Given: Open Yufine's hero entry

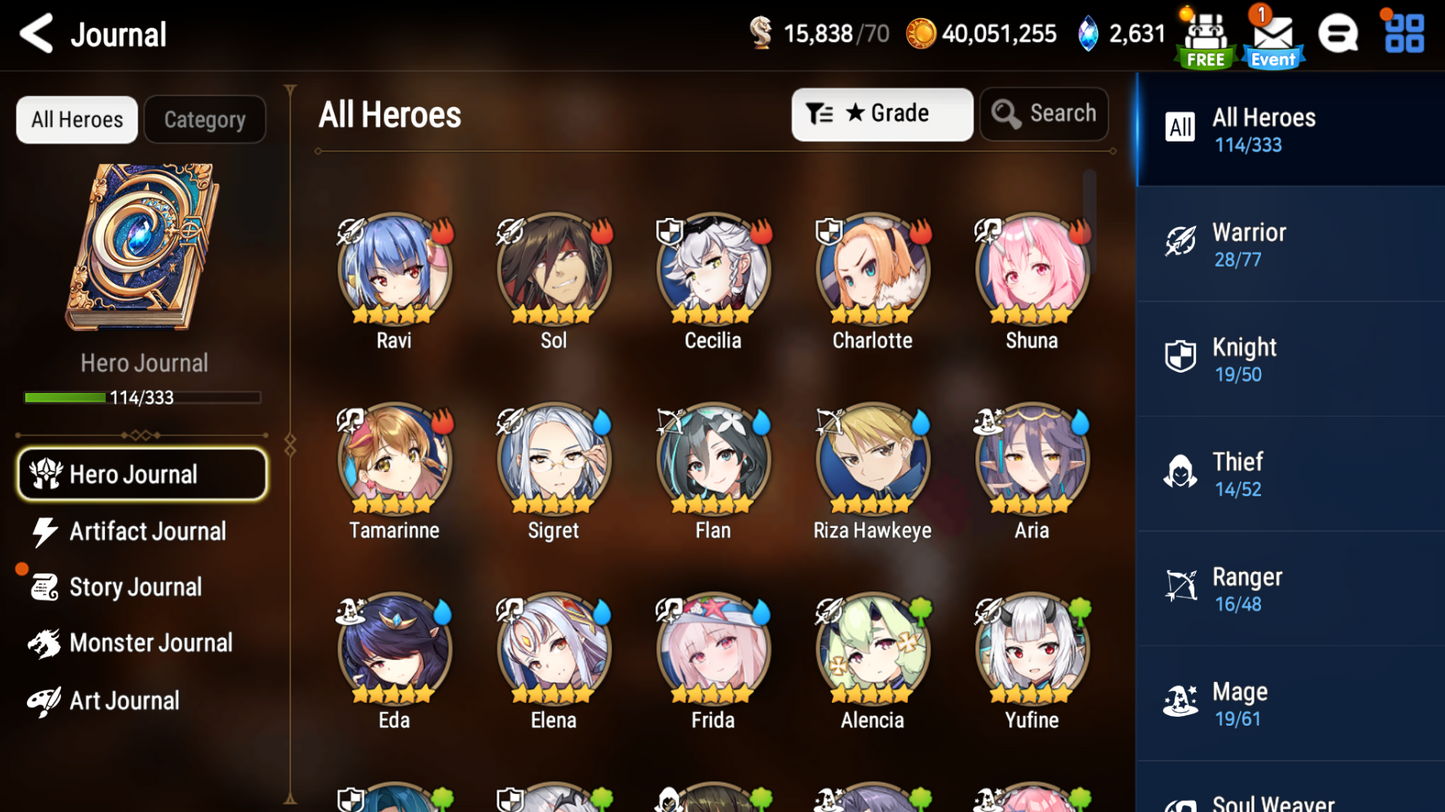Looking at the screenshot, I should pyautogui.click(x=1031, y=650).
